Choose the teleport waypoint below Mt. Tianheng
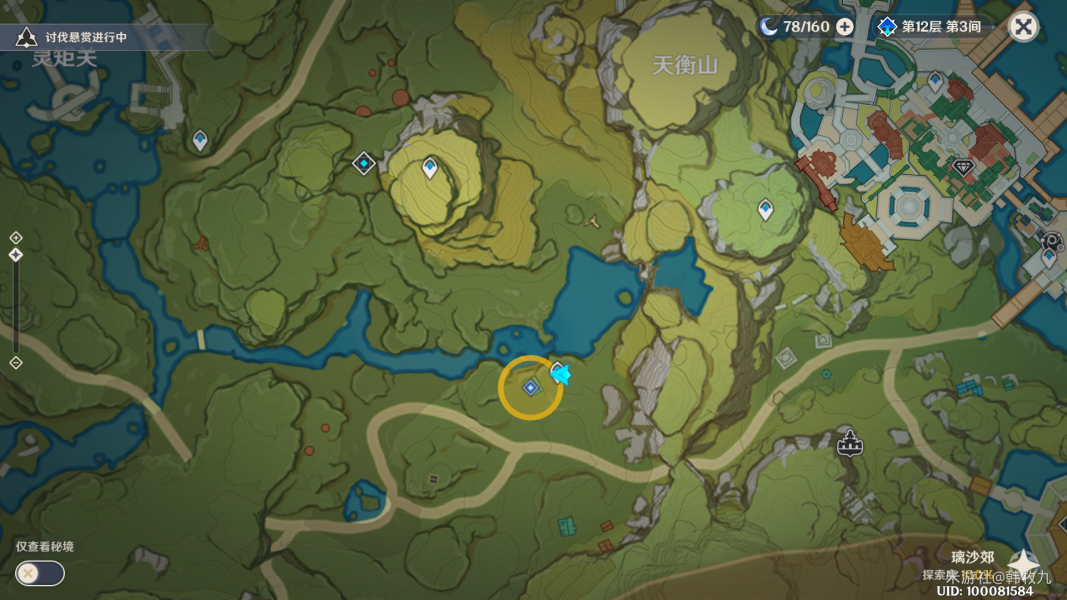This screenshot has width=1067, height=600. pyautogui.click(x=765, y=209)
